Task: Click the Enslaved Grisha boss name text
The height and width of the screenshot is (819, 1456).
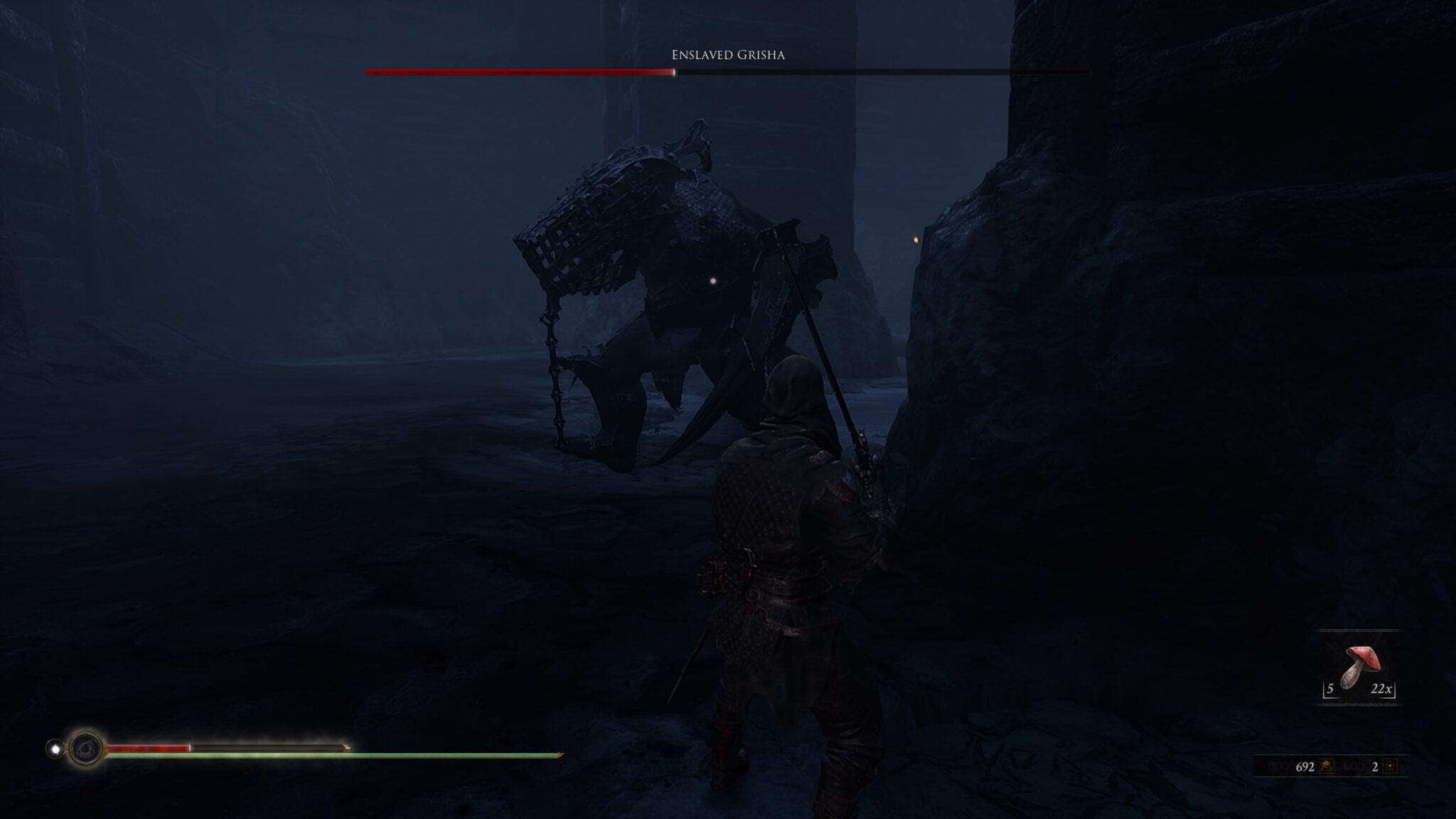Action: (x=727, y=54)
